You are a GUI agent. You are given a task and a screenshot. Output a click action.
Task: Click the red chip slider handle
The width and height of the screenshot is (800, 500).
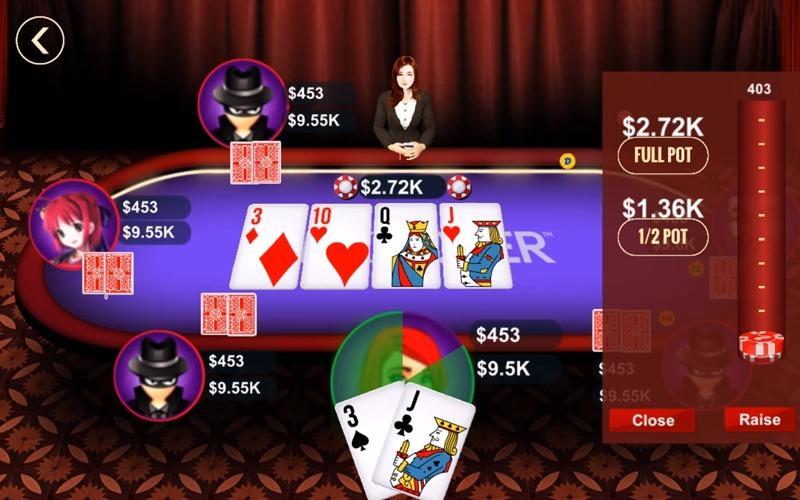point(758,345)
